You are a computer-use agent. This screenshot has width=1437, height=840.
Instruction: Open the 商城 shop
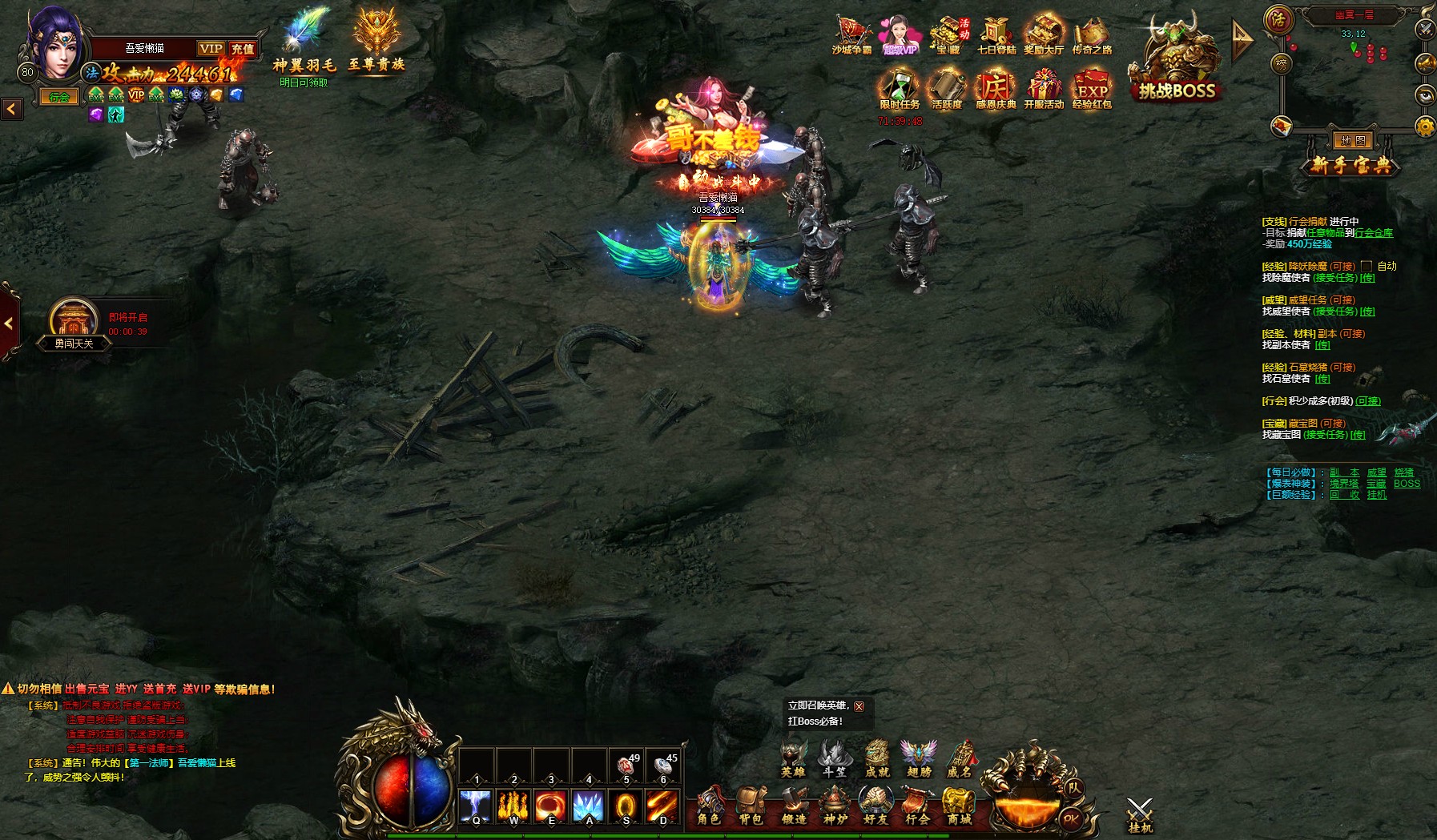point(959,804)
